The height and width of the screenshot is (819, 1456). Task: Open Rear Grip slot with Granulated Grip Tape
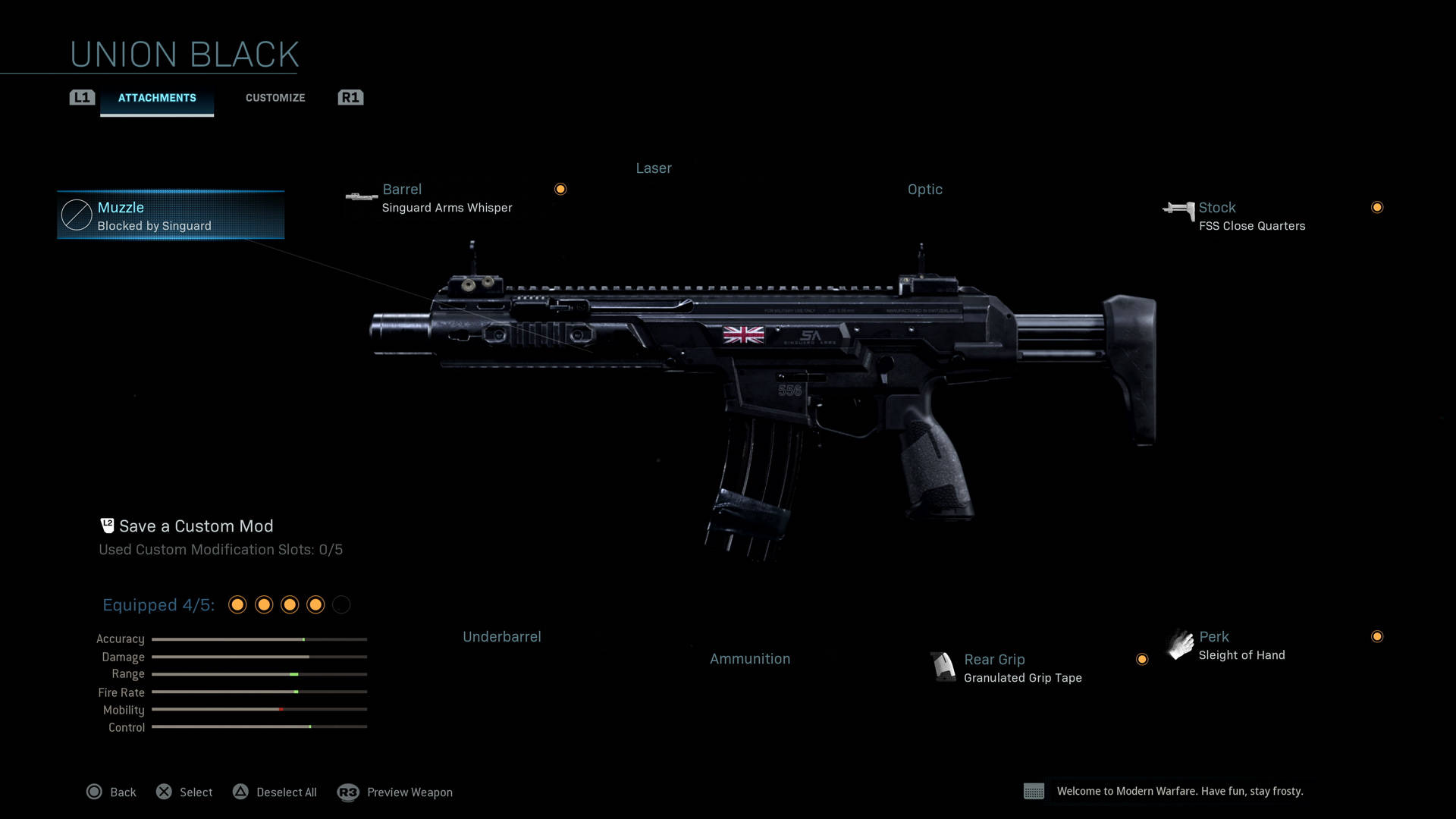pyautogui.click(x=1022, y=668)
